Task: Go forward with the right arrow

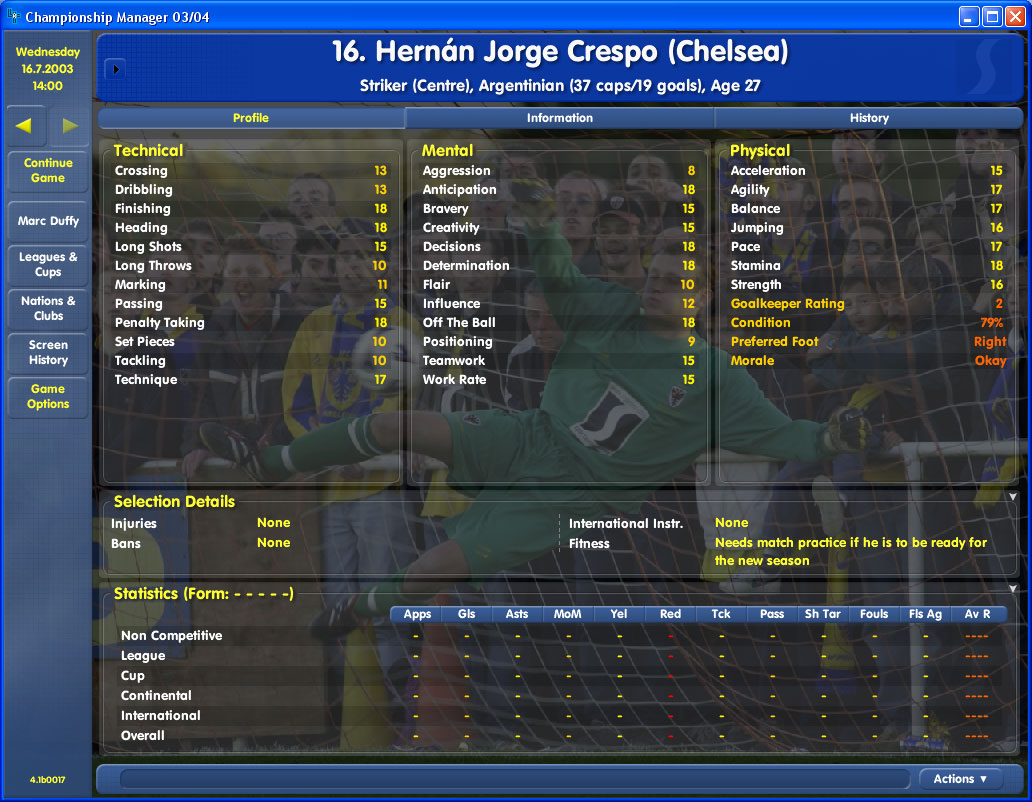Action: [70, 125]
